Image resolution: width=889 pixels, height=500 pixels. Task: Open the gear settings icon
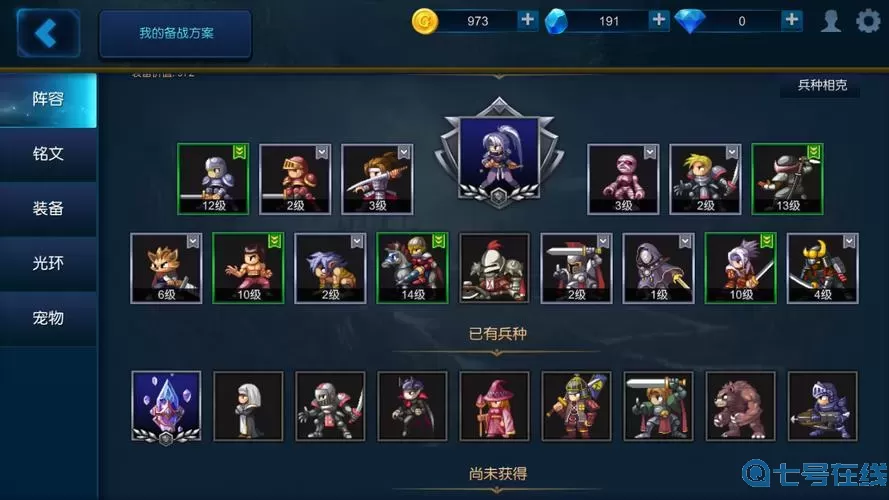point(868,20)
